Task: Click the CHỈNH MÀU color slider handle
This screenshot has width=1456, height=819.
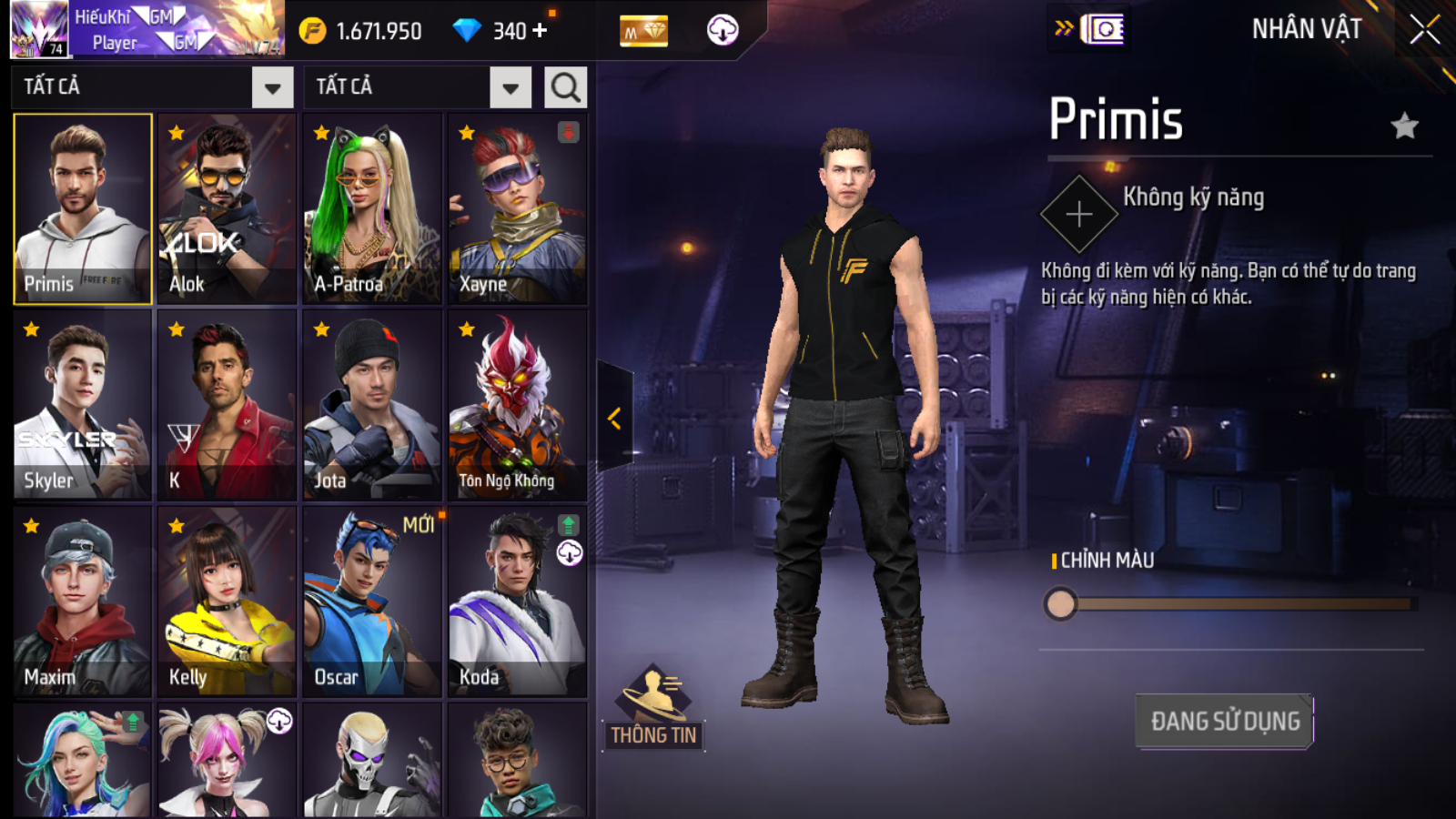Action: [x=1060, y=603]
